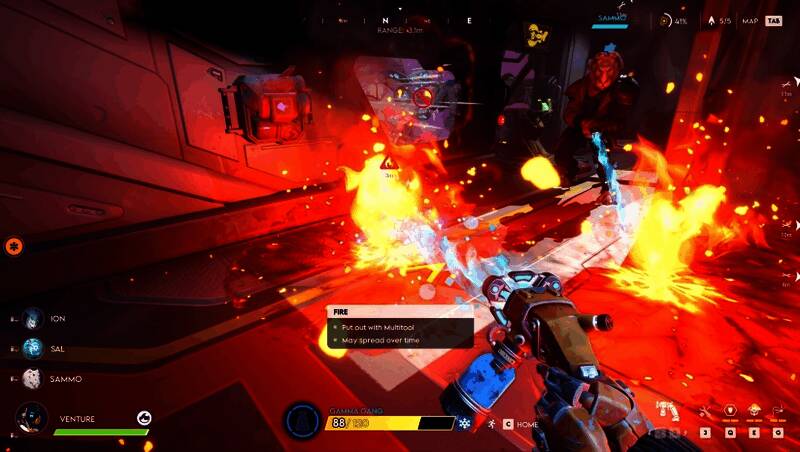The height and width of the screenshot is (452, 800).
Task: Click the fire hazard warning marker
Action: coord(387,162)
